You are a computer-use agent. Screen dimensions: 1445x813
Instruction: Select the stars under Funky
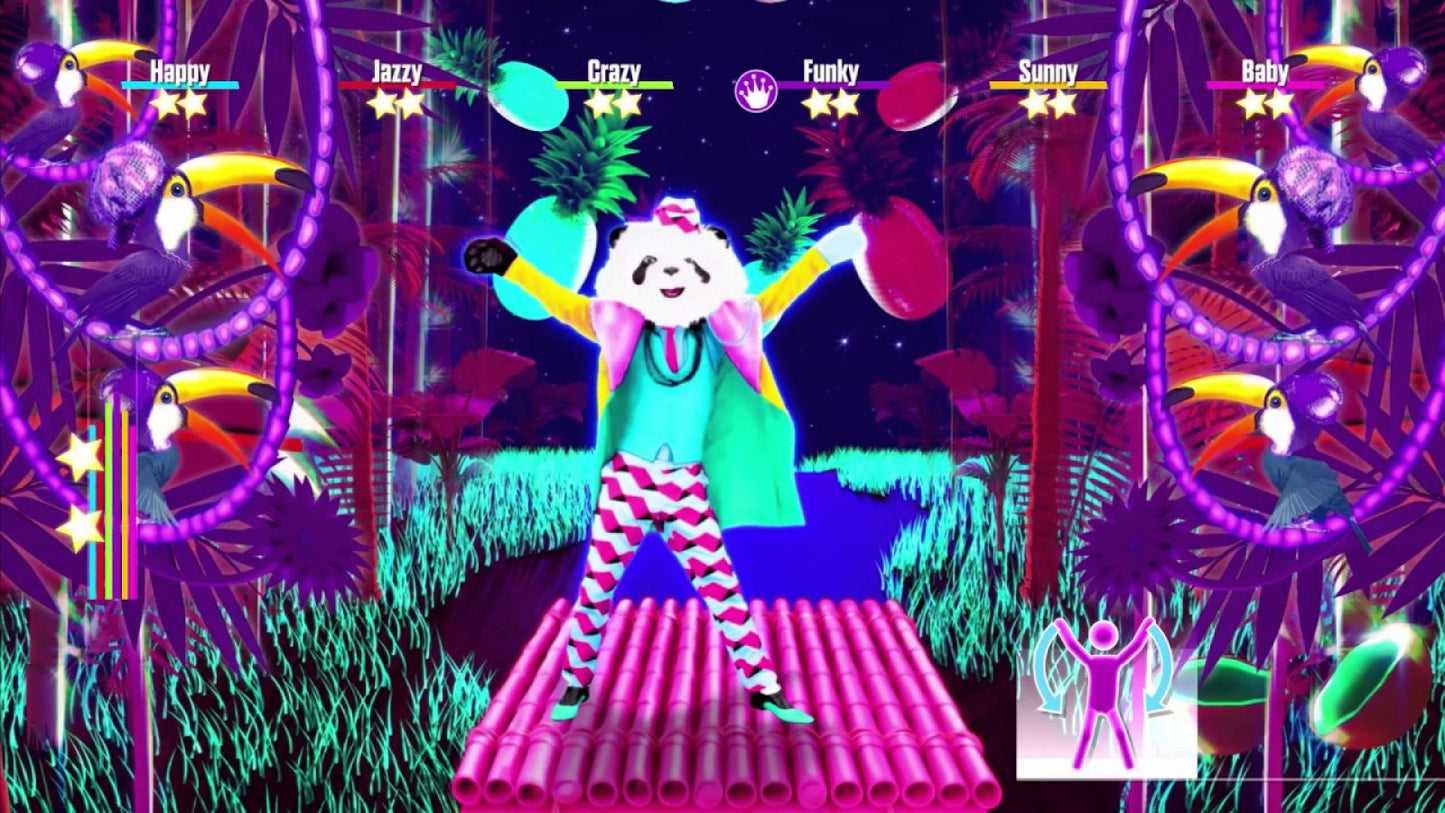(830, 102)
